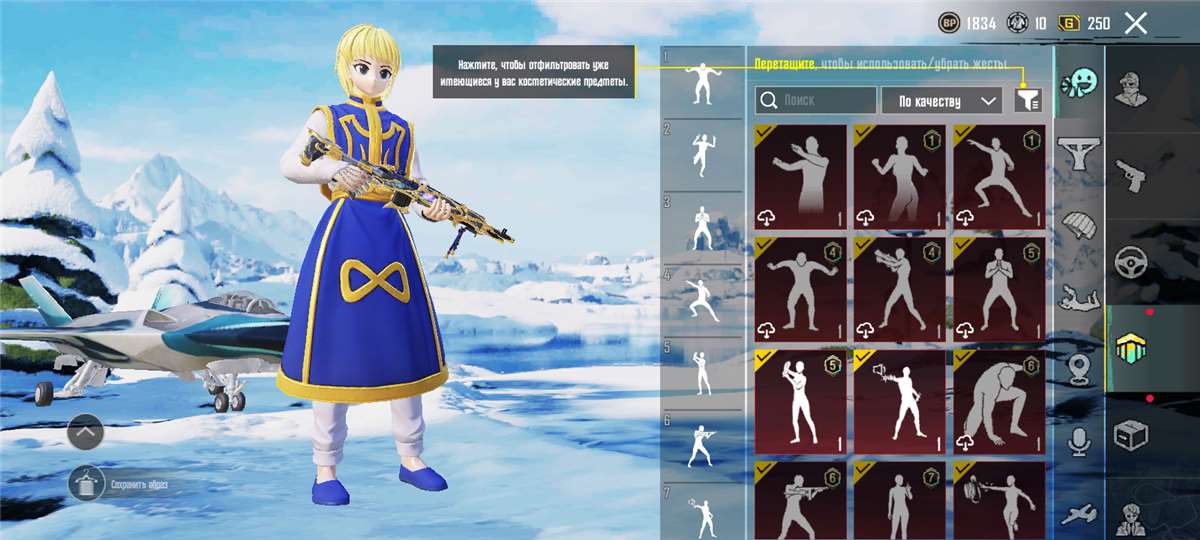
Task: Click the emote search field
Action: coord(816,100)
